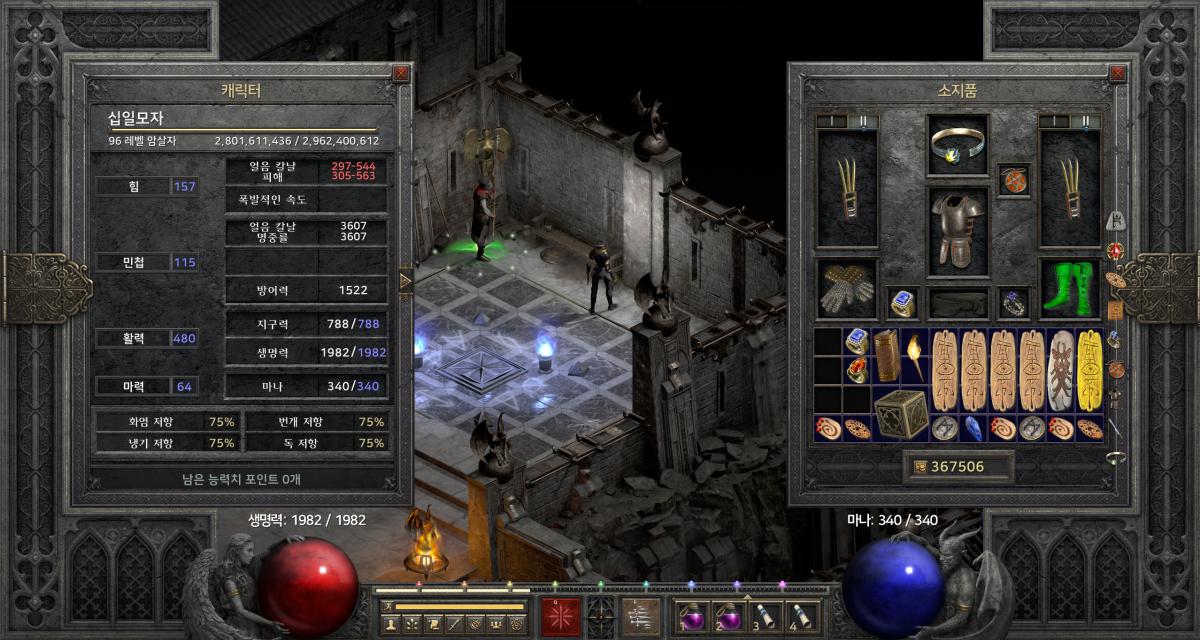
Task: Select the white skull grand charm
Action: click(1061, 370)
